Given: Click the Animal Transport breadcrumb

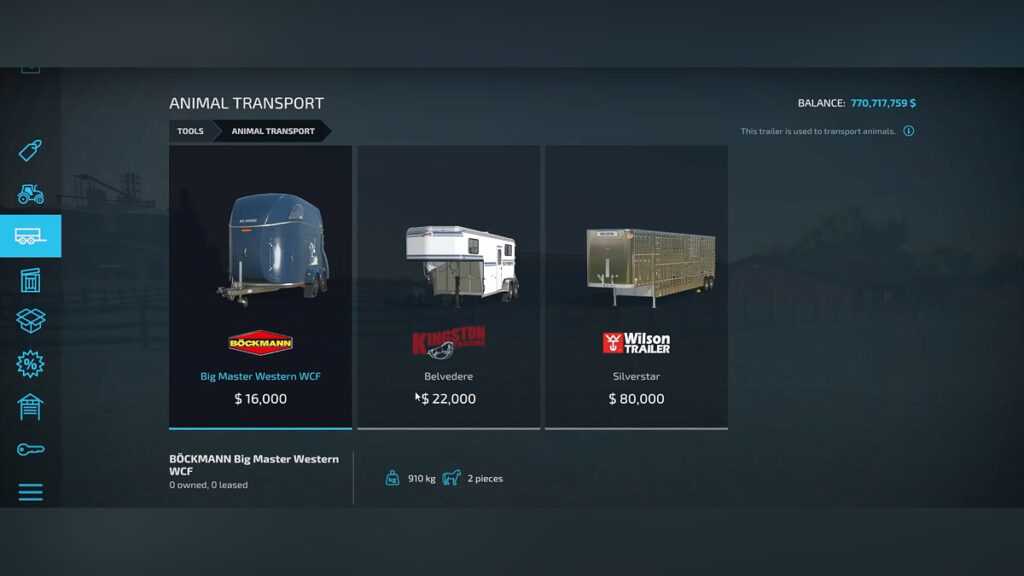Looking at the screenshot, I should [273, 131].
